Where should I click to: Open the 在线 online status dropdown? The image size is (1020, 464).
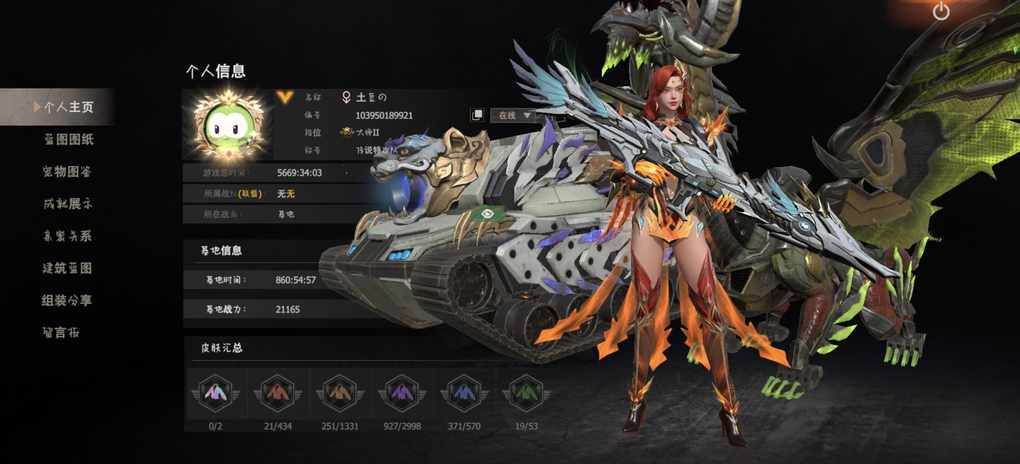tap(514, 115)
